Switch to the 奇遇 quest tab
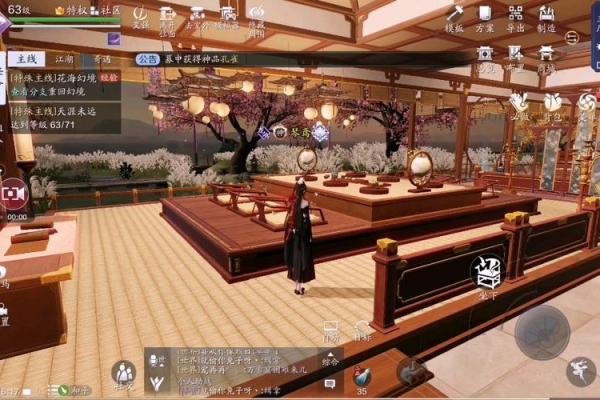 [101, 60]
